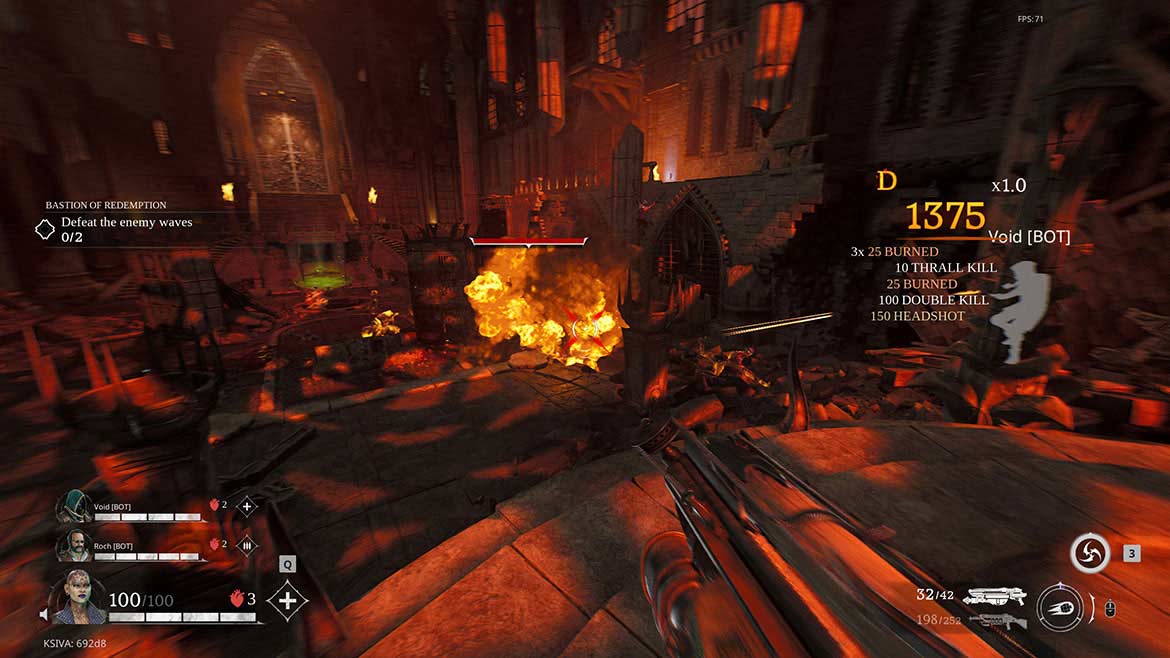Screen dimensions: 1170x658
Task: Select the primary shotgun weapon icon
Action: 995,598
